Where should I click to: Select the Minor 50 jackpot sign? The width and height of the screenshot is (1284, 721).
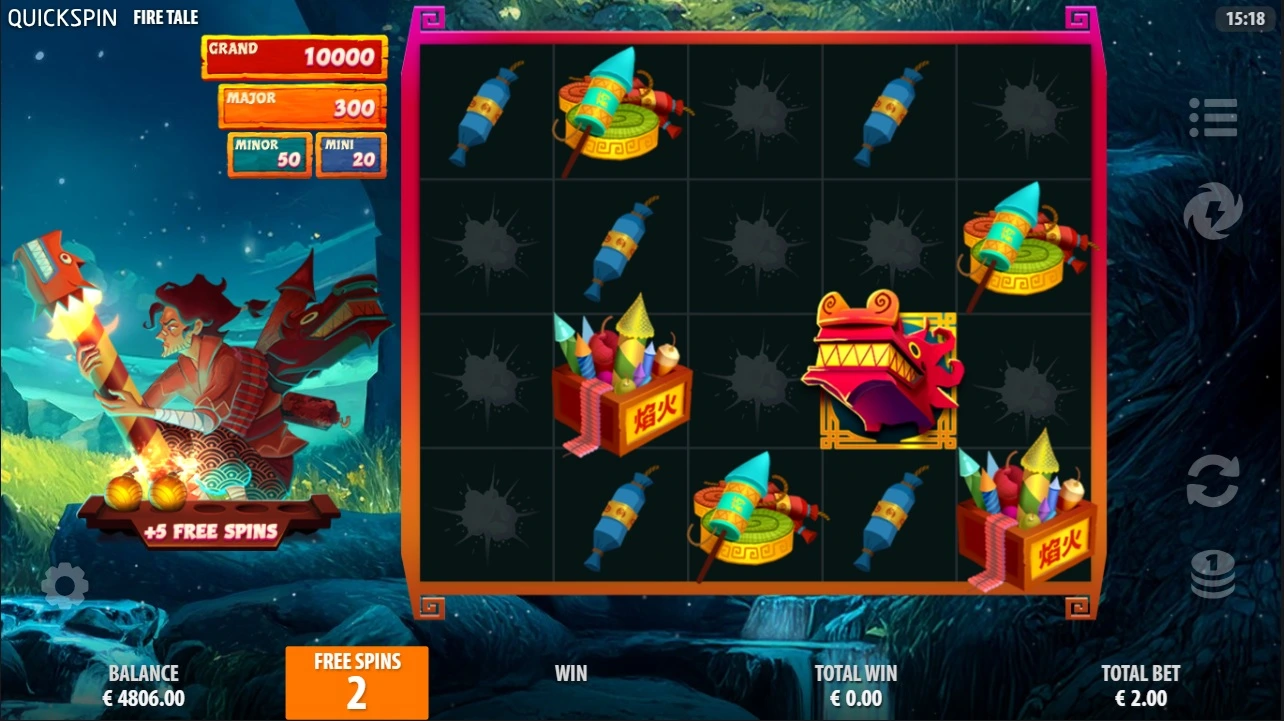click(268, 152)
